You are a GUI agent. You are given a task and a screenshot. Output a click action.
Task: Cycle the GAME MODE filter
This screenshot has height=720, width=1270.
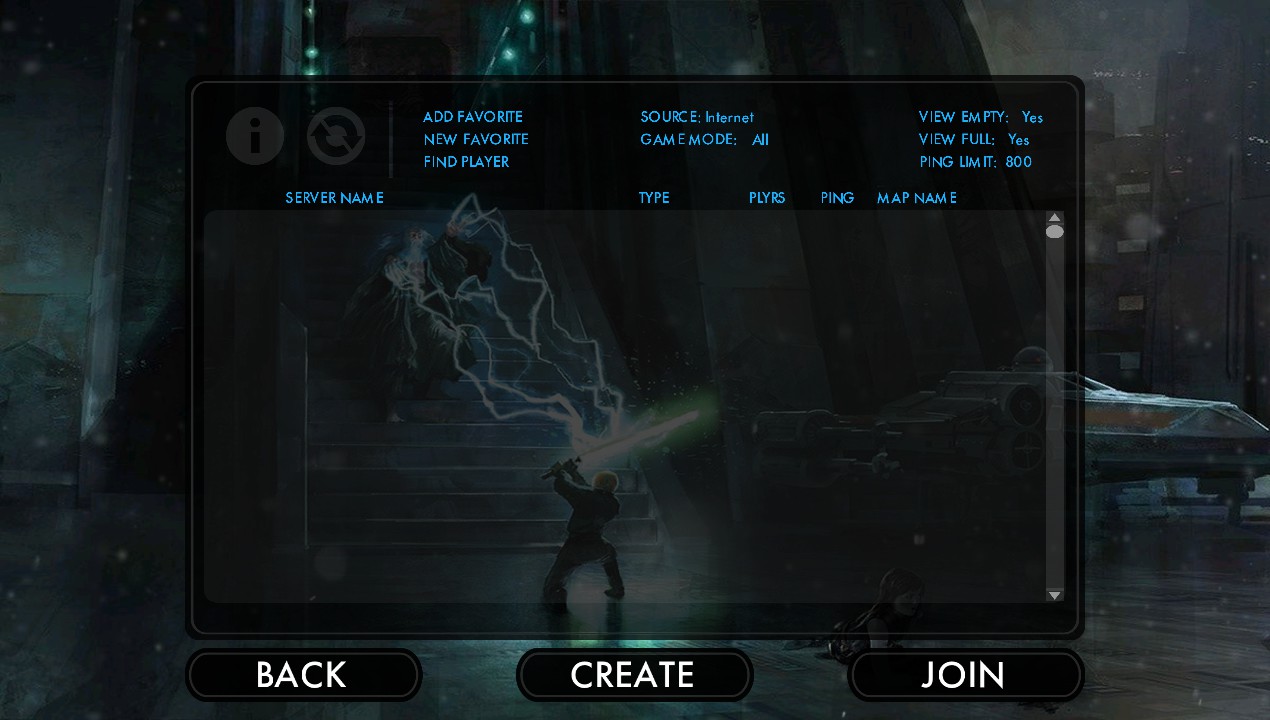point(704,140)
